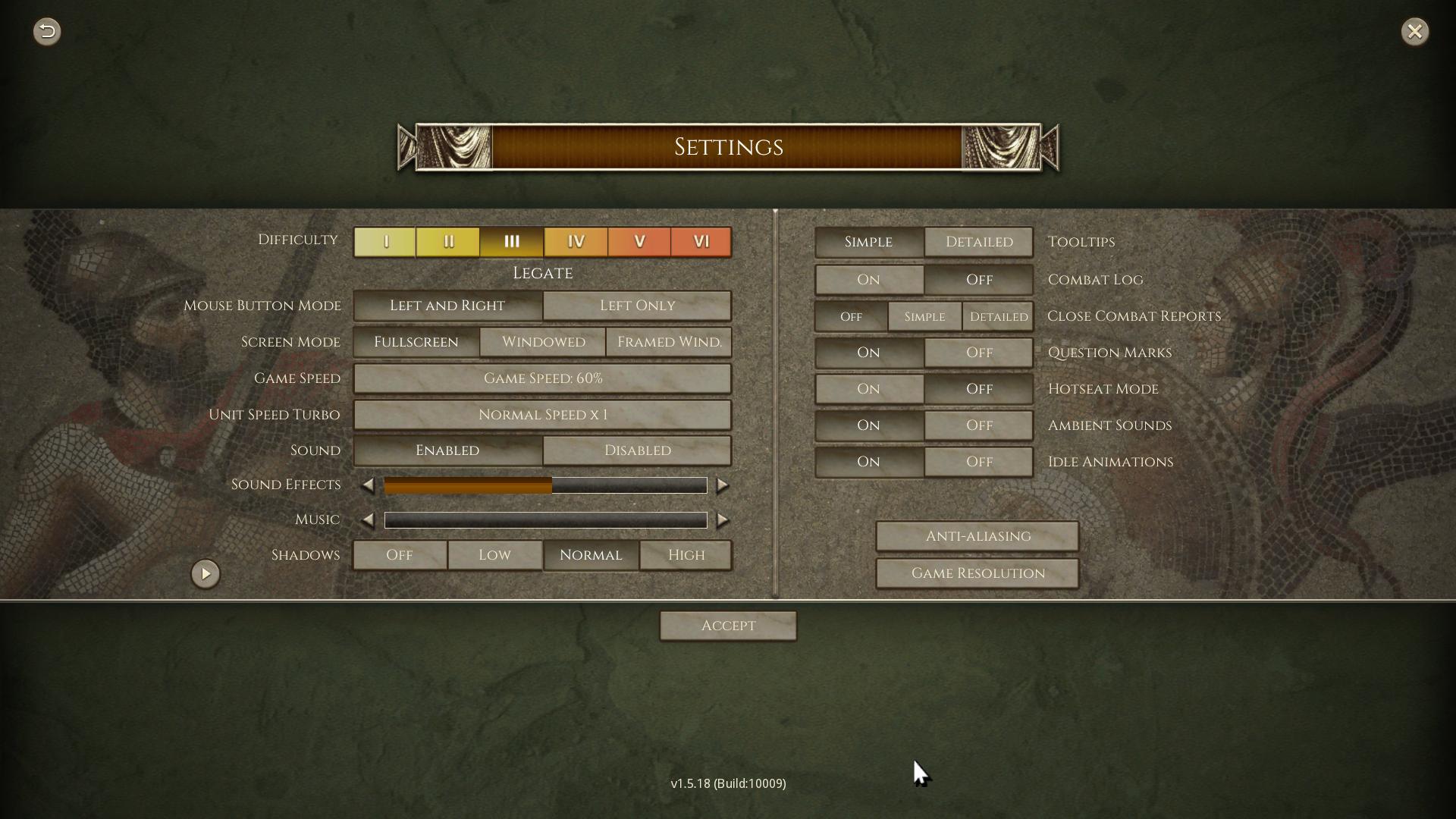Go back using the return arrow
Screen dimensions: 1456x819
[47, 31]
